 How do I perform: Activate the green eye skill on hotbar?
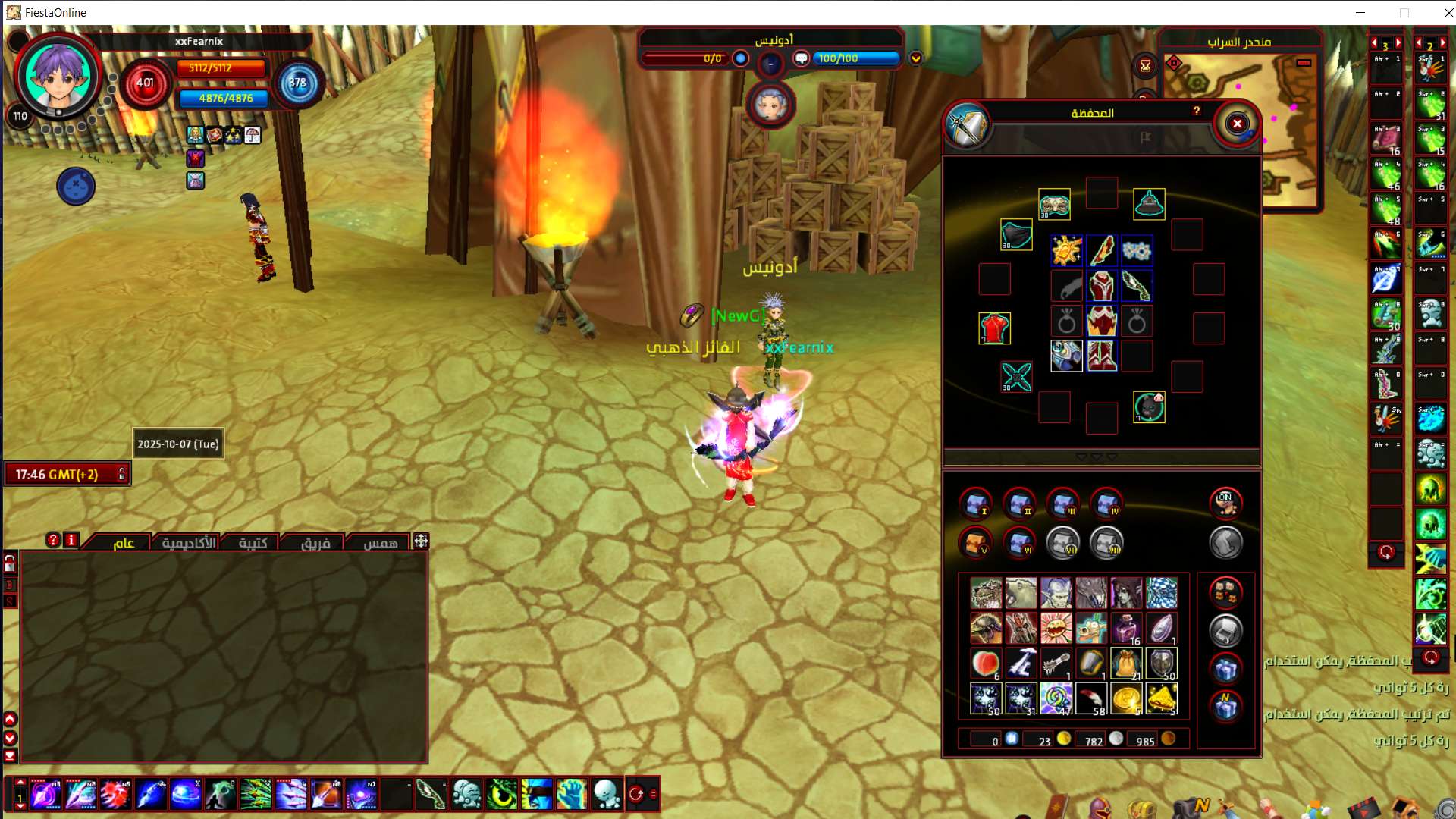pyautogui.click(x=501, y=794)
